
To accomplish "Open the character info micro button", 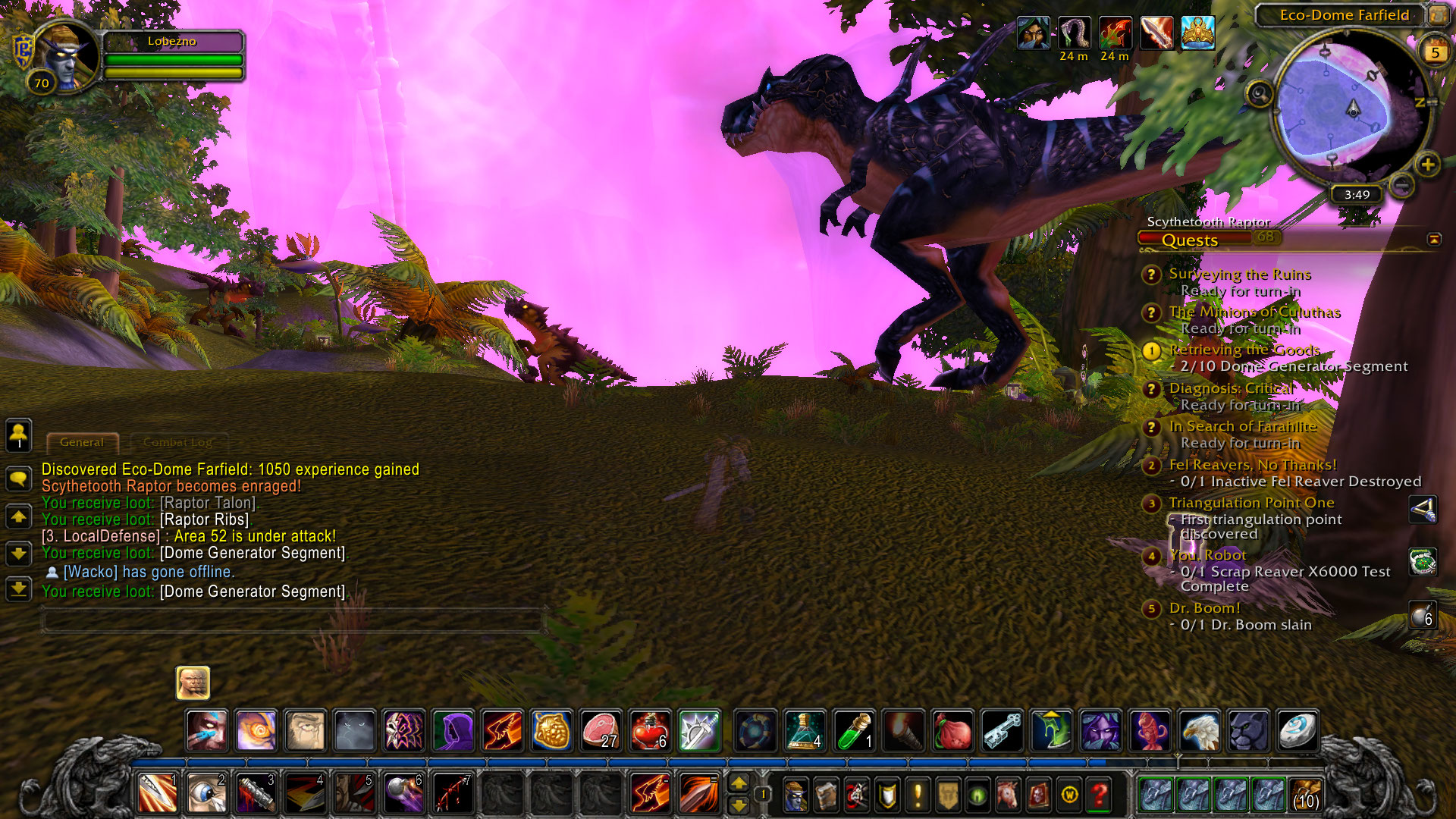I will point(795,795).
